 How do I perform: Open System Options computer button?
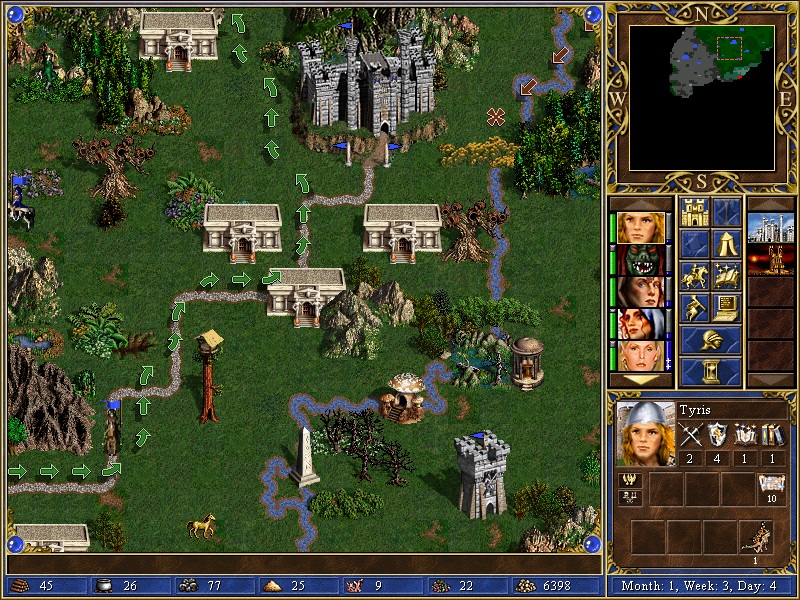(726, 307)
